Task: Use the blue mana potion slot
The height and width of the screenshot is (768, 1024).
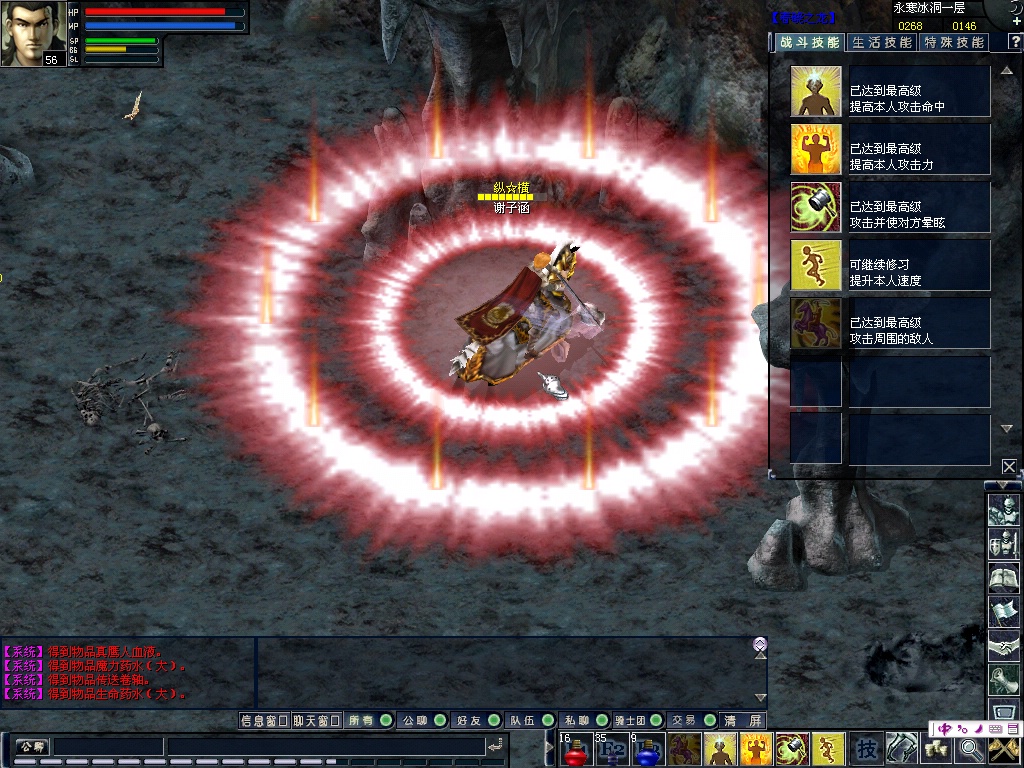Action: (x=645, y=750)
